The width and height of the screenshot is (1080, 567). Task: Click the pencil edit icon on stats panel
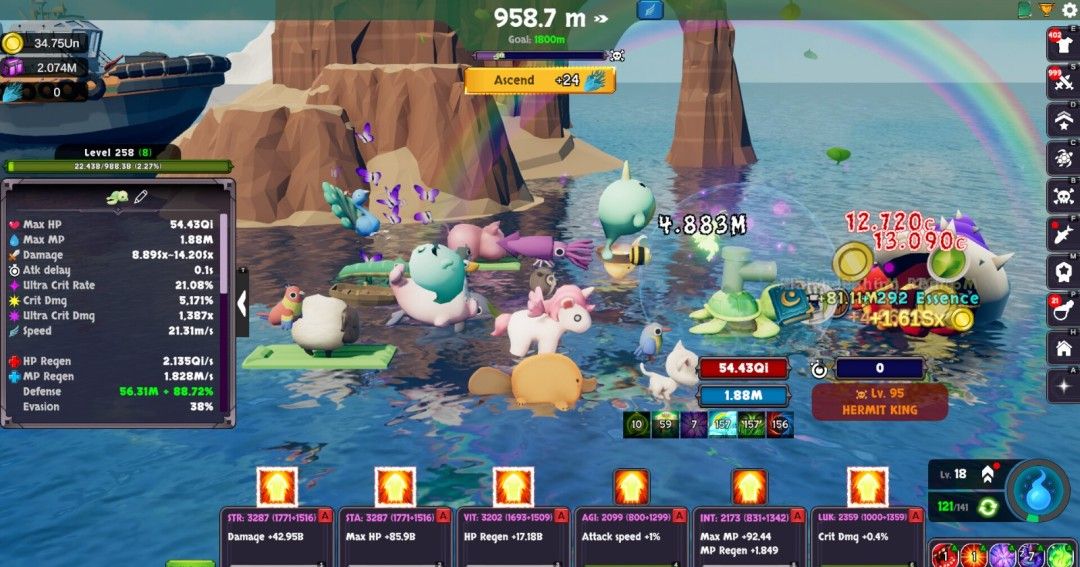[x=141, y=197]
